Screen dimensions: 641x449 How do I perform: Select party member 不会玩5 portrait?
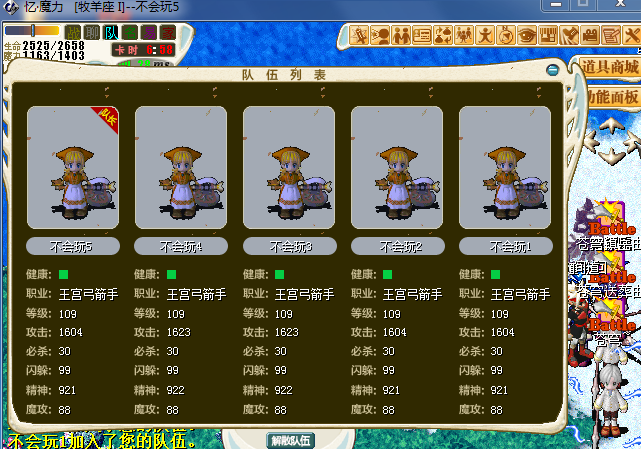[73, 168]
